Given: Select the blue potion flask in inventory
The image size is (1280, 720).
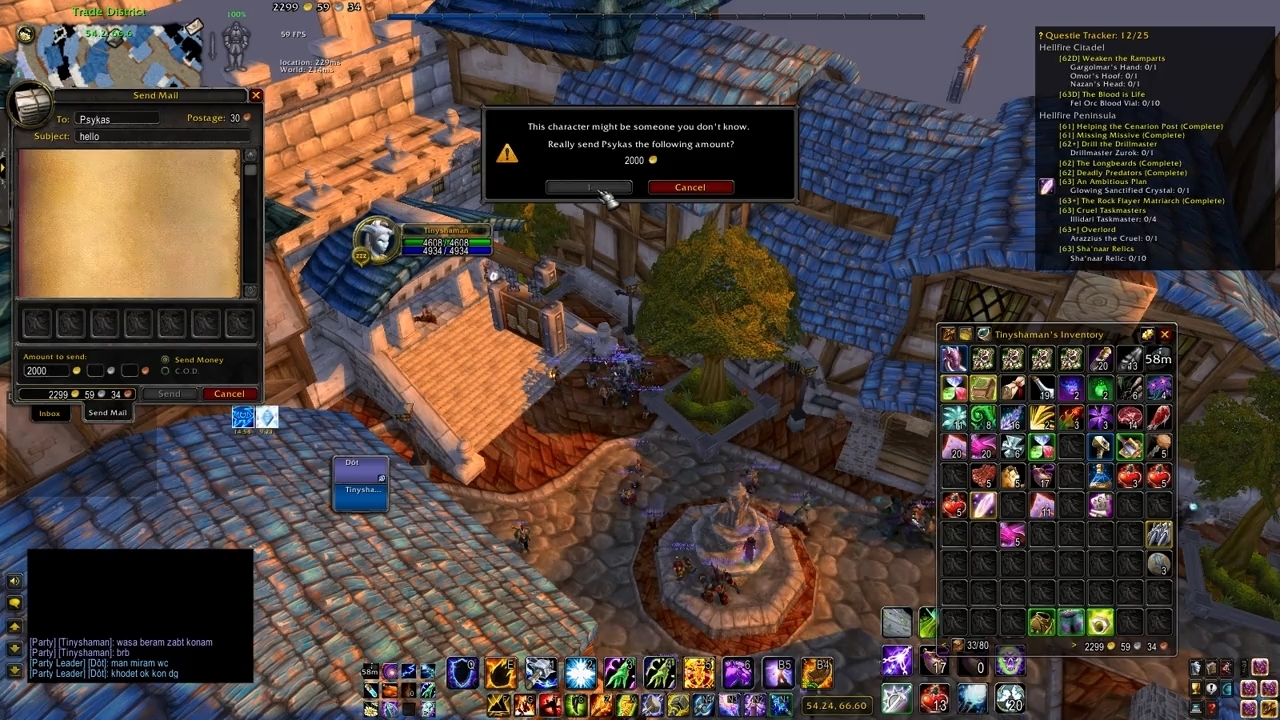Looking at the screenshot, I should [x=1100, y=476].
